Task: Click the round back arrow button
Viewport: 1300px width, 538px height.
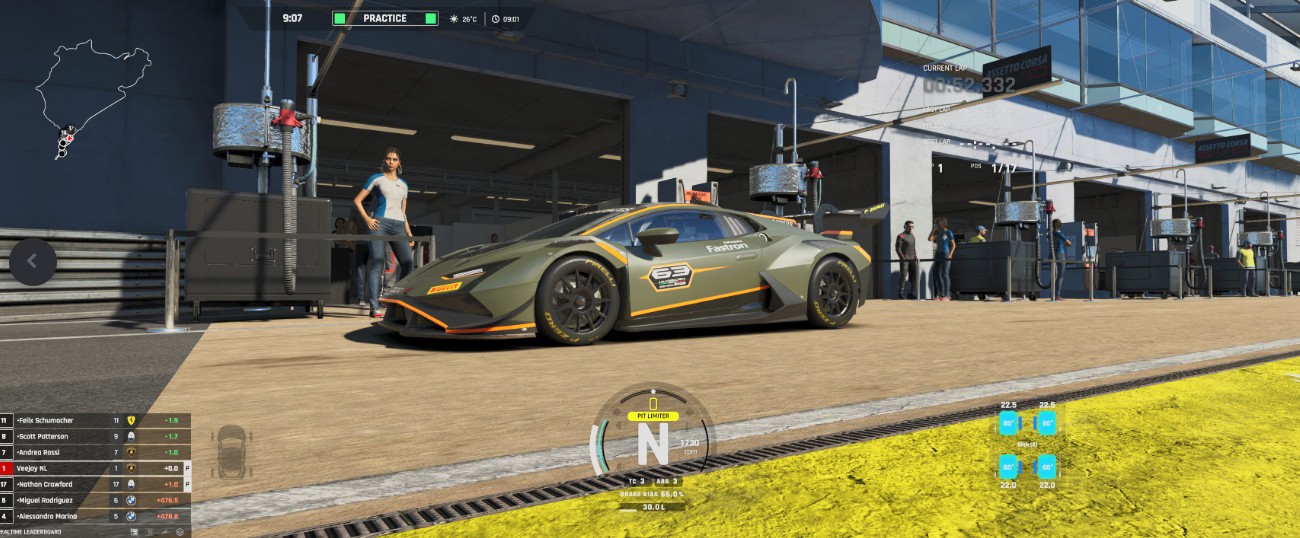Action: (x=33, y=261)
